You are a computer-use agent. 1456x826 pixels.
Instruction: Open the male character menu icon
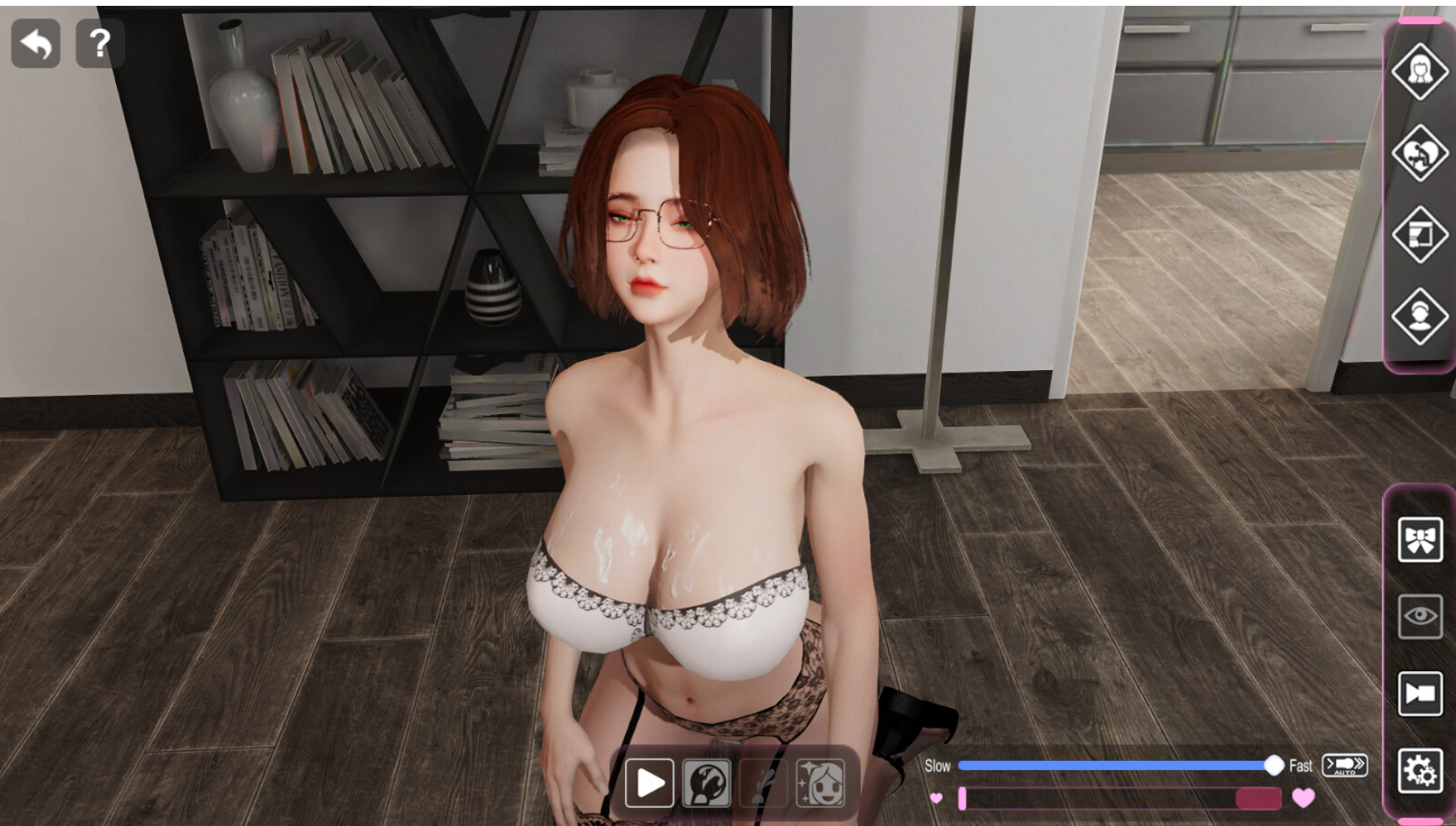click(x=1421, y=313)
